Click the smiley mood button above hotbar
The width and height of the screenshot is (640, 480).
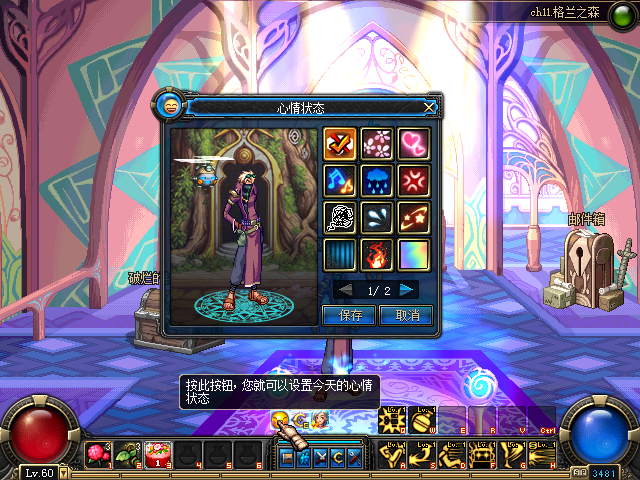(280, 420)
